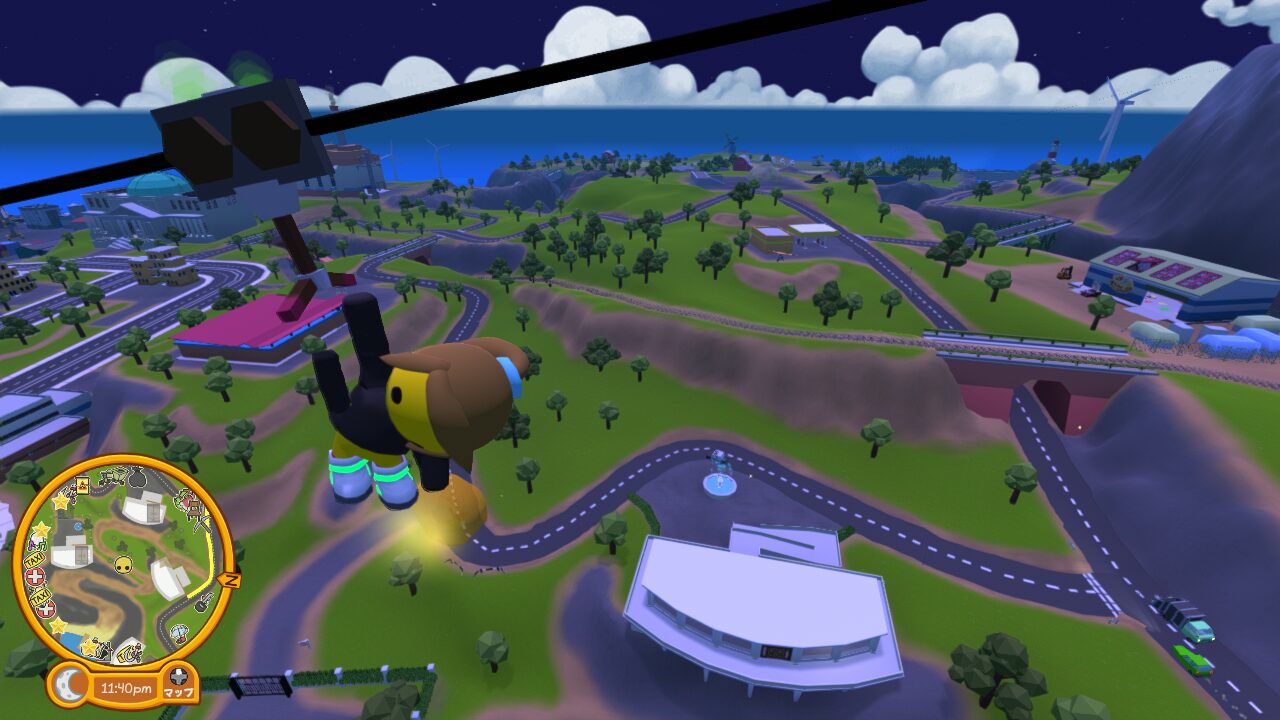Click the yellow player face marker on the minimap
The height and width of the screenshot is (720, 1280).
[123, 565]
